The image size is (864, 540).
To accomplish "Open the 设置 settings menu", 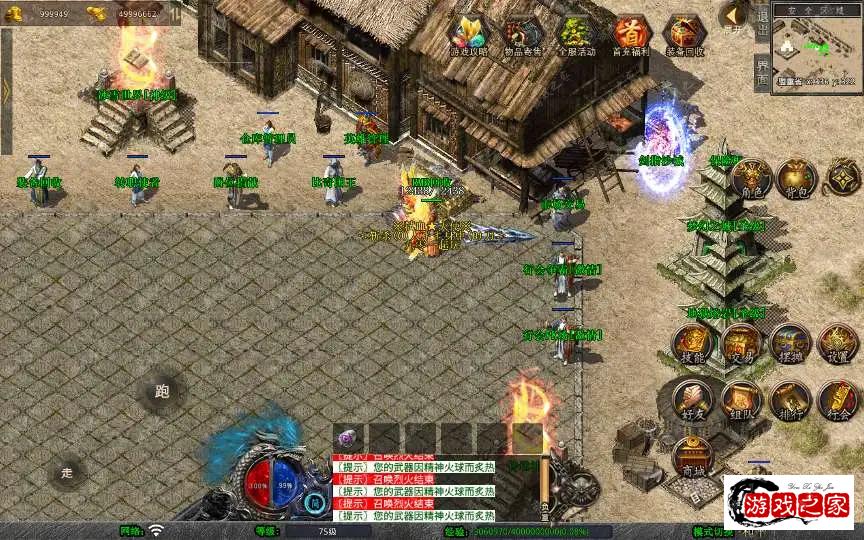I will (x=838, y=344).
